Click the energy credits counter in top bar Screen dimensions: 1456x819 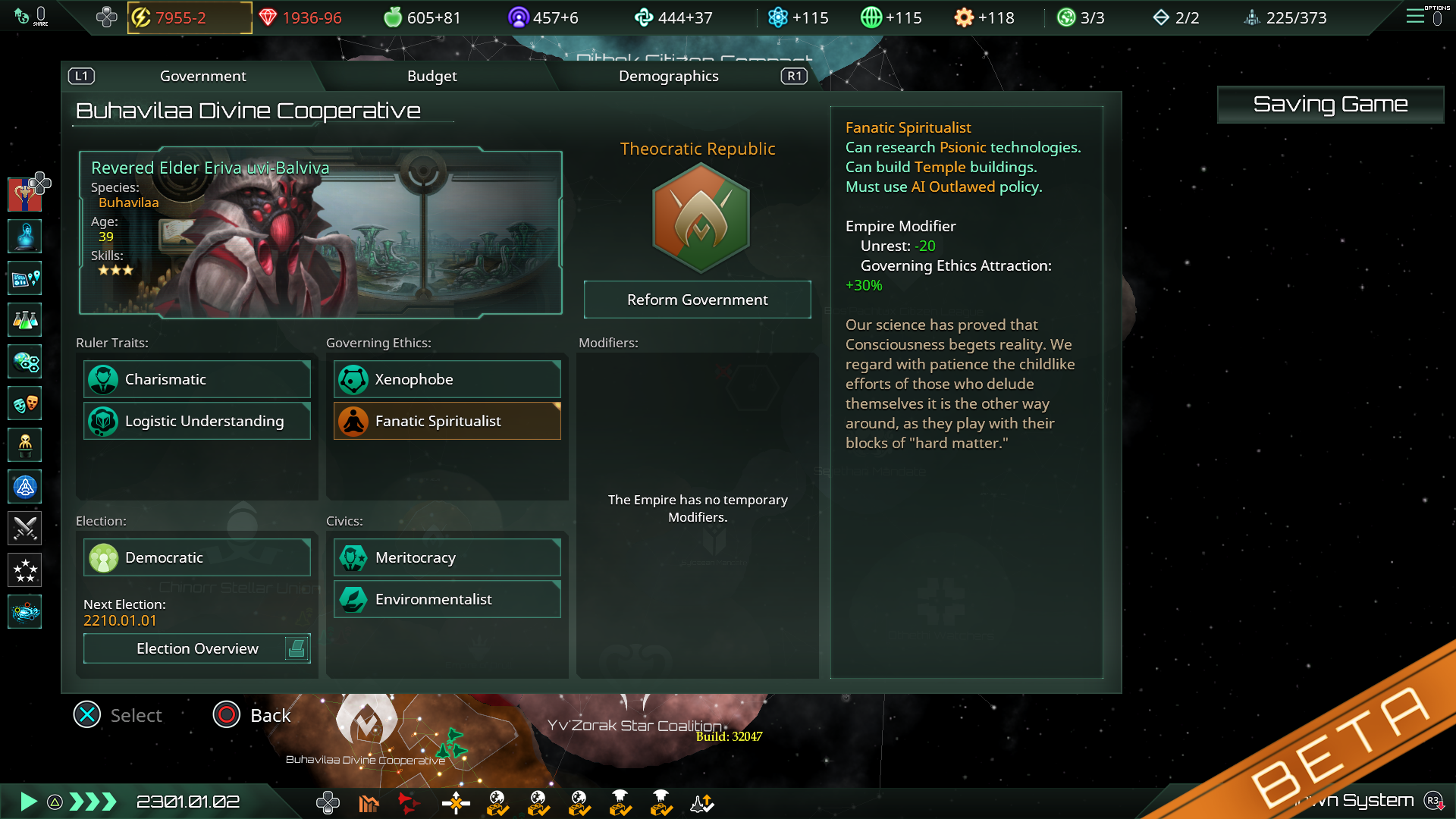pyautogui.click(x=188, y=17)
